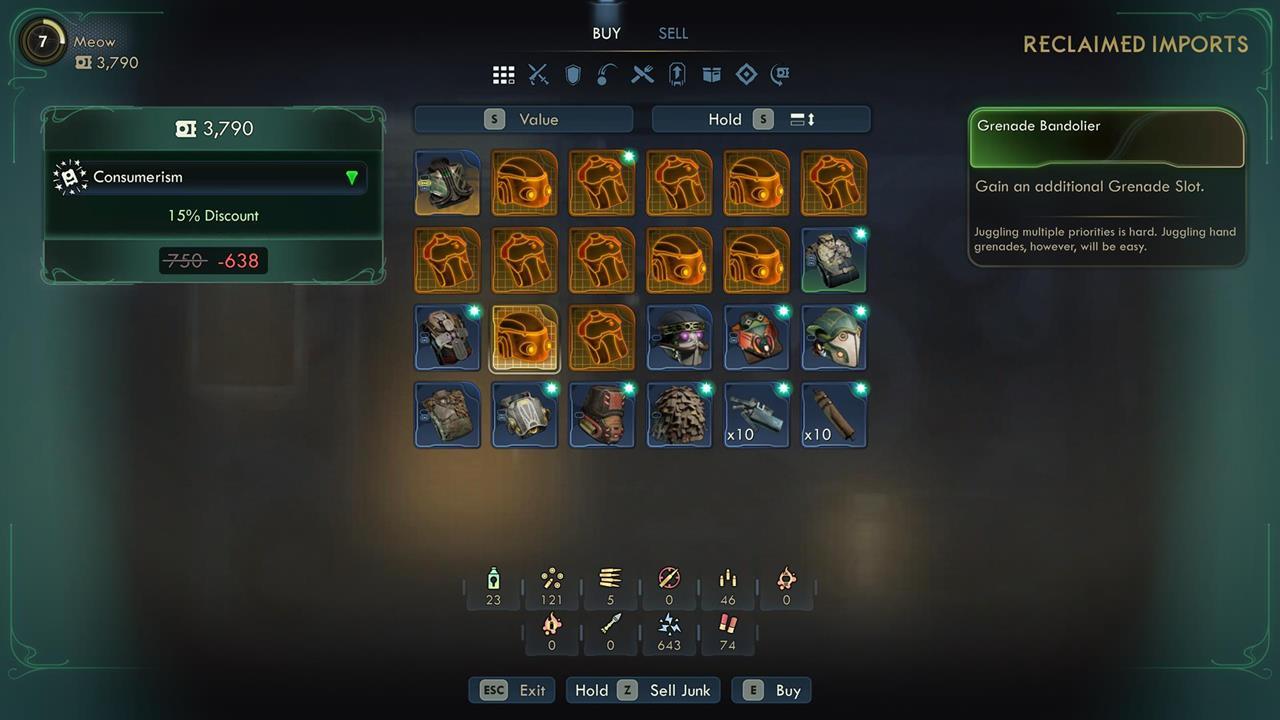Filter inventory by weapons
1280x720 pixels.
pos(538,74)
